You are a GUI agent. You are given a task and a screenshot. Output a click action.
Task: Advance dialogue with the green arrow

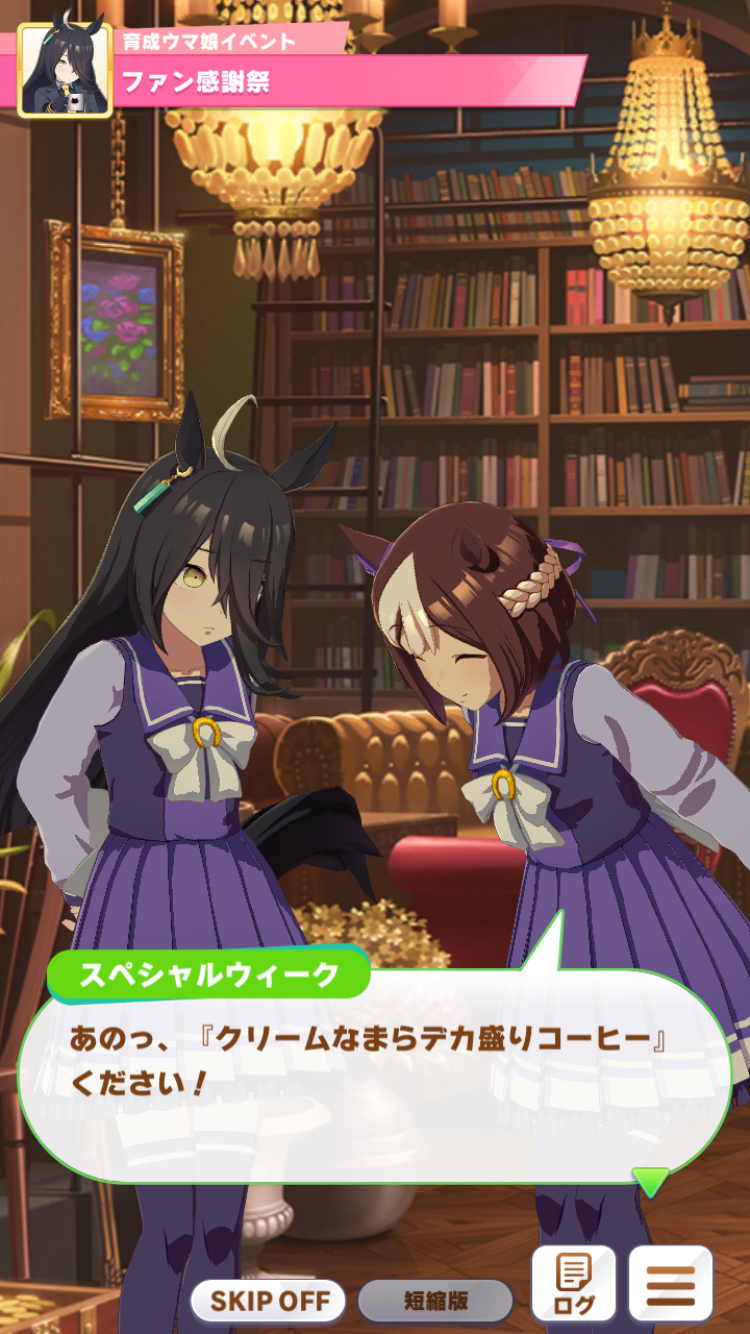[x=651, y=1181]
